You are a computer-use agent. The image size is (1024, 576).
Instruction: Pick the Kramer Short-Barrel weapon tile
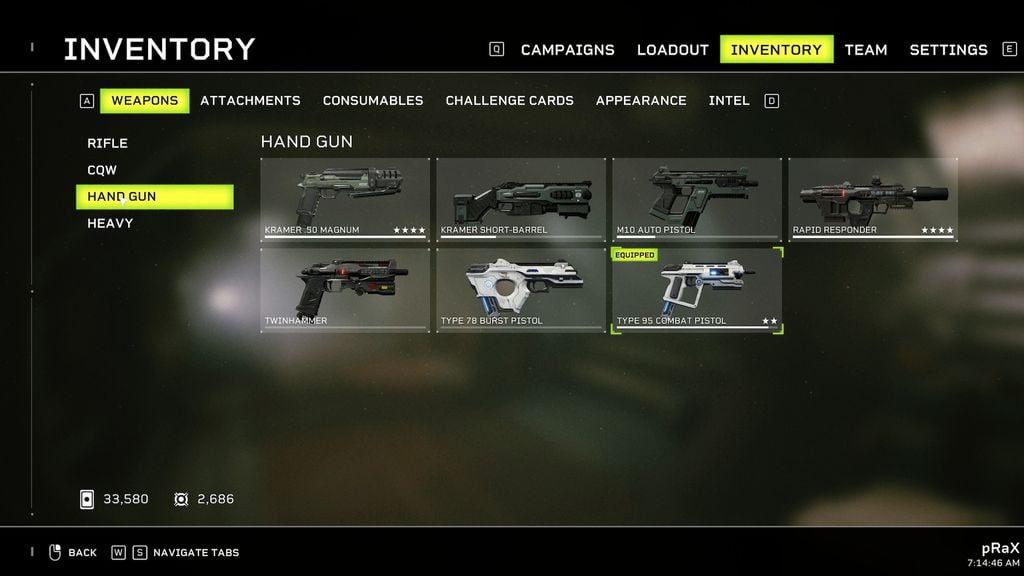pos(521,199)
